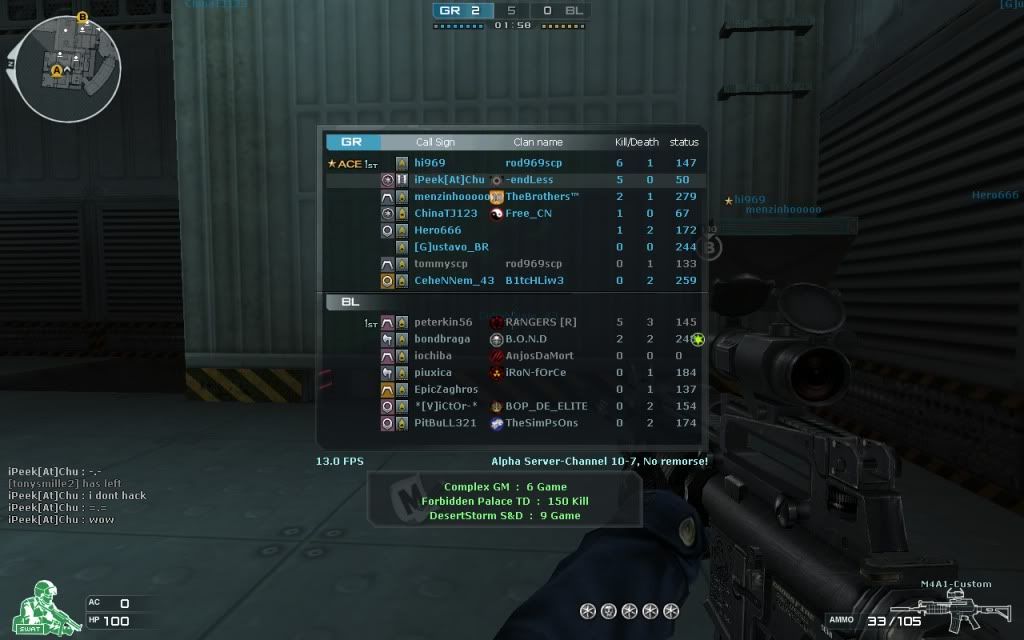Select the [G]ustavo_BR player row
This screenshot has height=640, width=1024.
(x=451, y=247)
